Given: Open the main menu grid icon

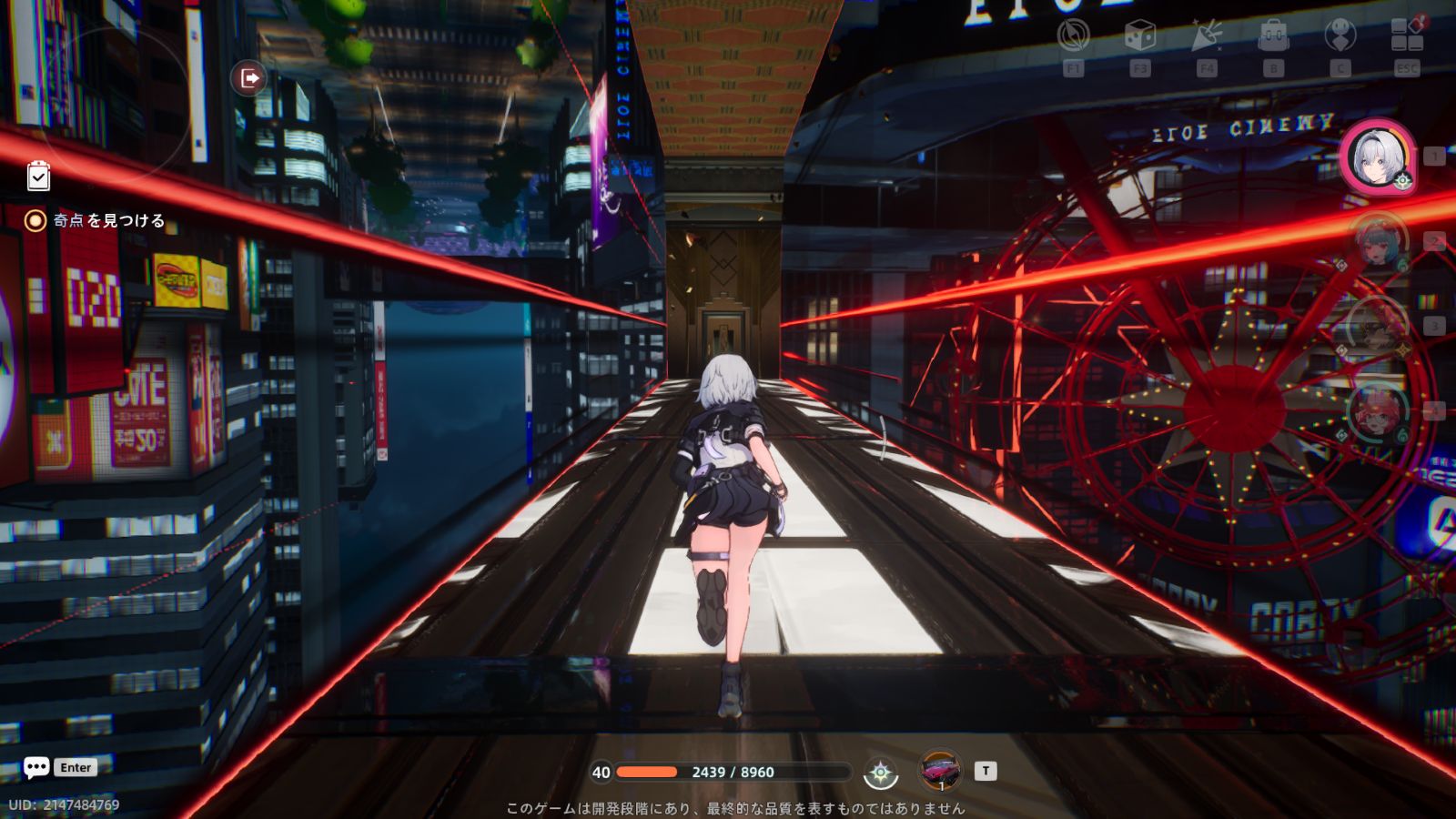Looking at the screenshot, I should coord(1407,36).
